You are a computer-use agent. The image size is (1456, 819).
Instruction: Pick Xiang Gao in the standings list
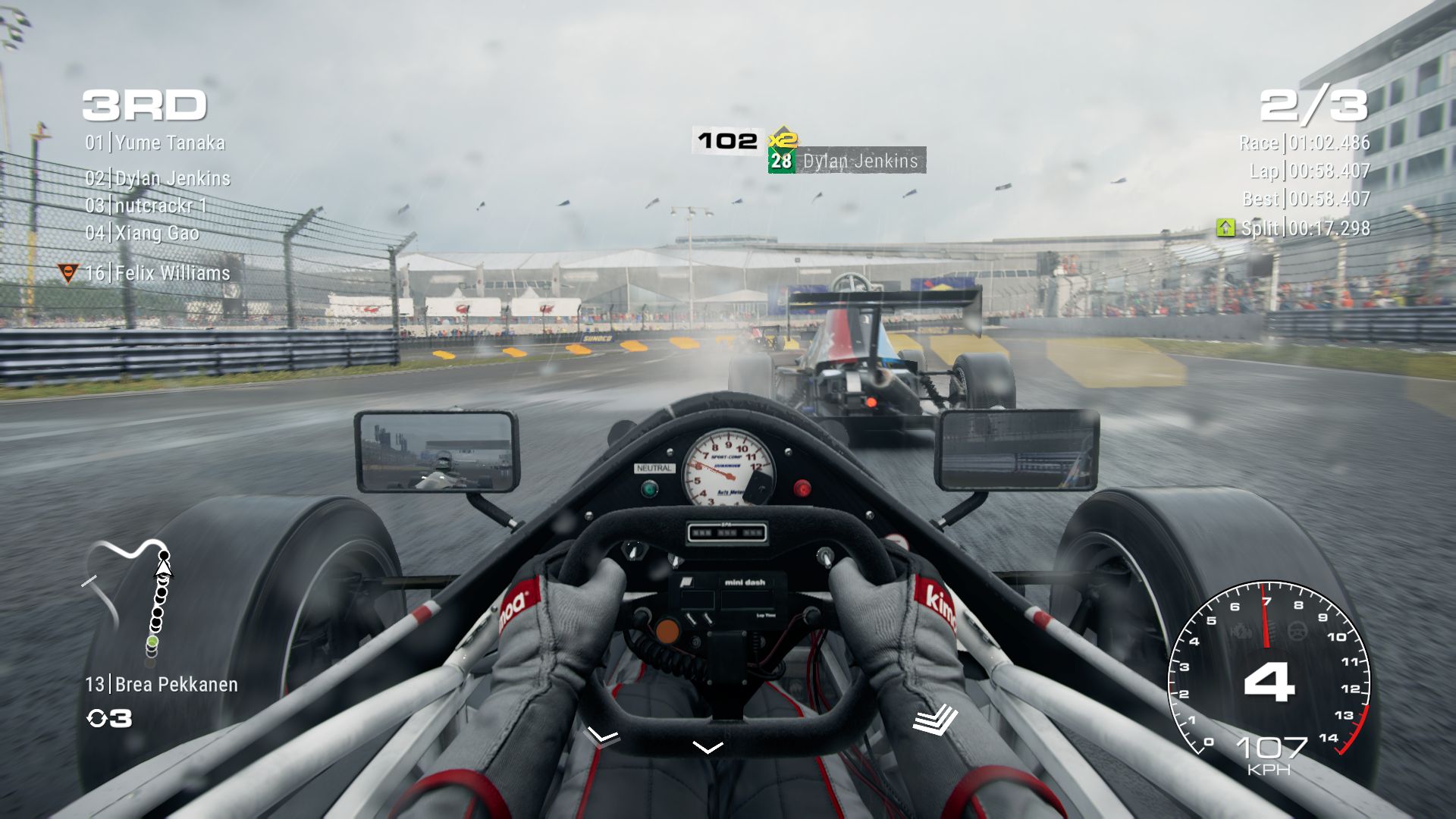[142, 234]
